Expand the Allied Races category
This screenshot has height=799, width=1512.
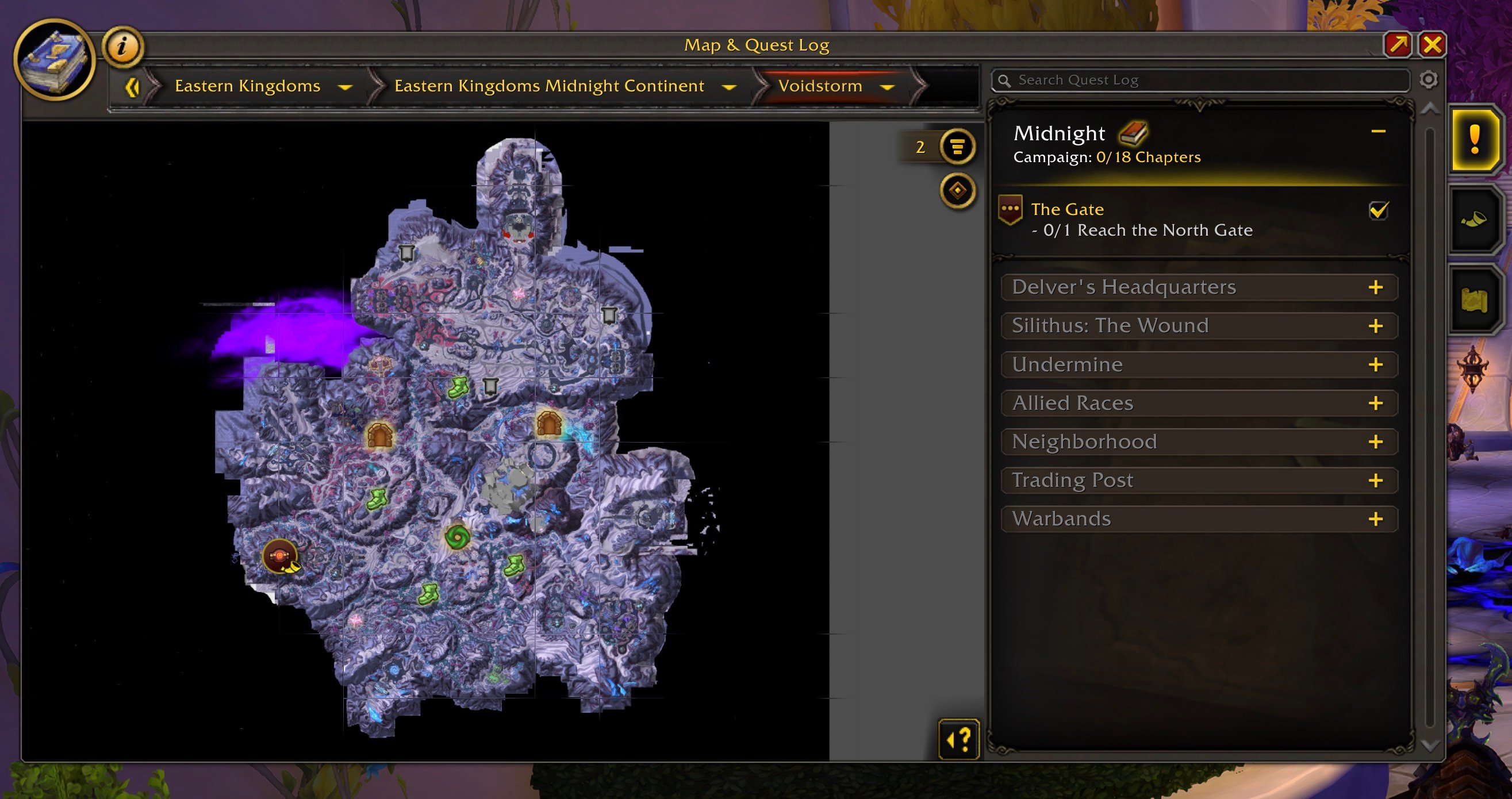pyautogui.click(x=1375, y=404)
